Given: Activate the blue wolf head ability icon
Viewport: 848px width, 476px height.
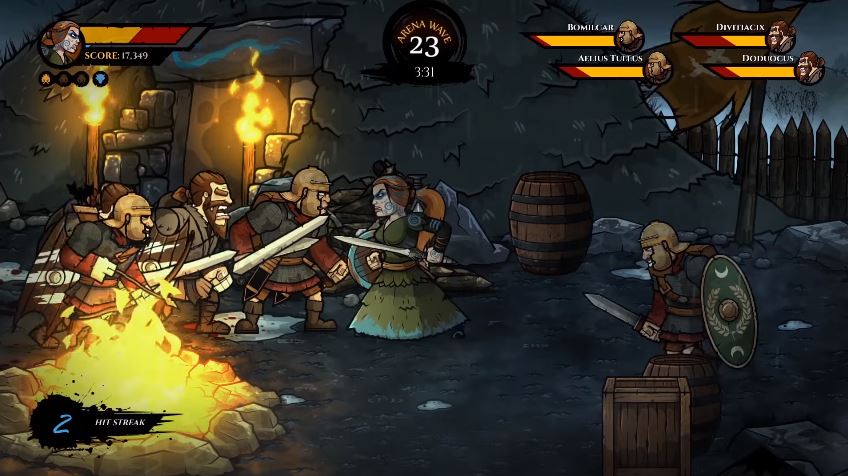Looking at the screenshot, I should (x=100, y=79).
